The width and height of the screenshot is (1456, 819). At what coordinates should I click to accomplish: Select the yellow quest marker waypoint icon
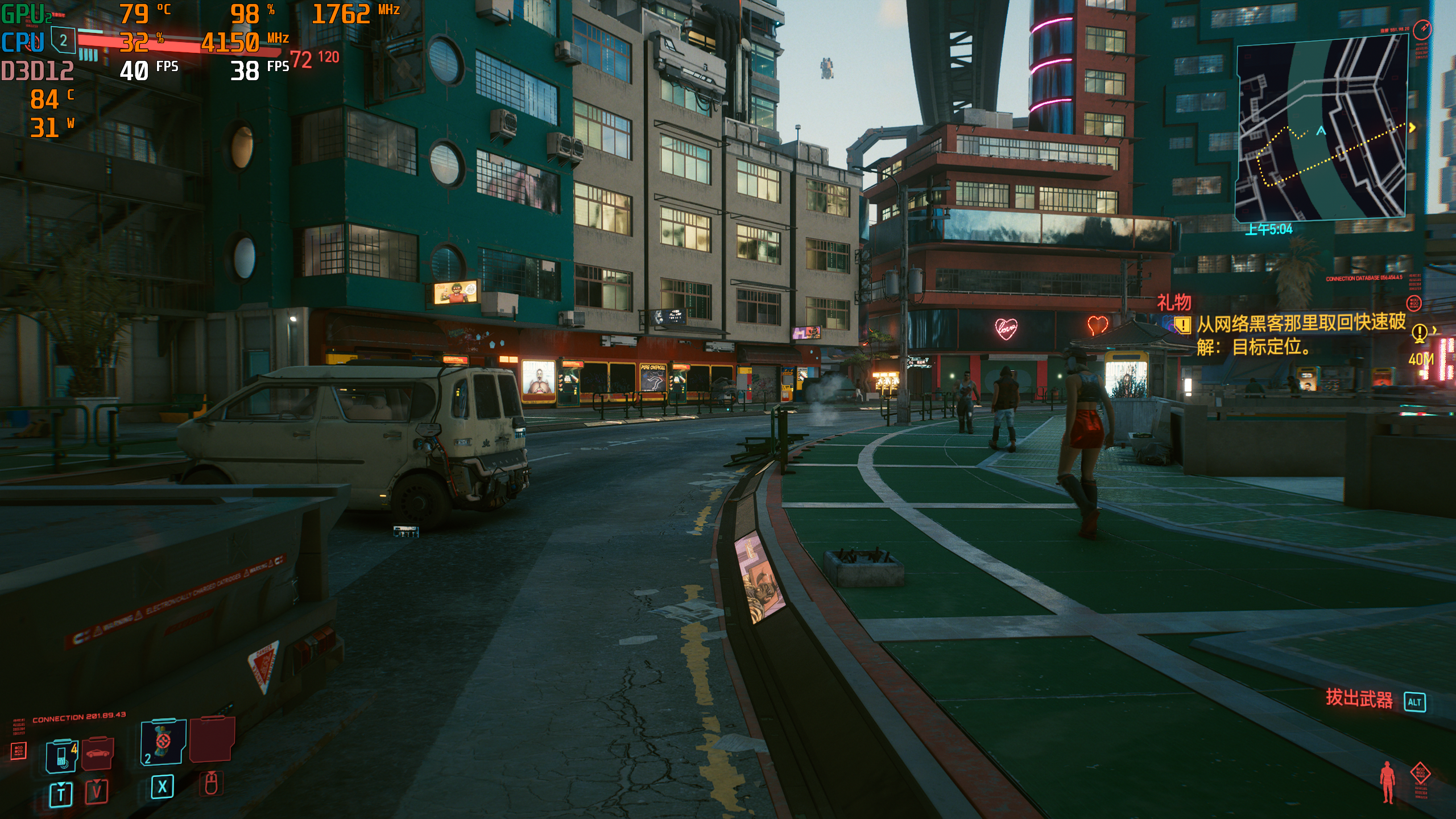coord(1419,332)
